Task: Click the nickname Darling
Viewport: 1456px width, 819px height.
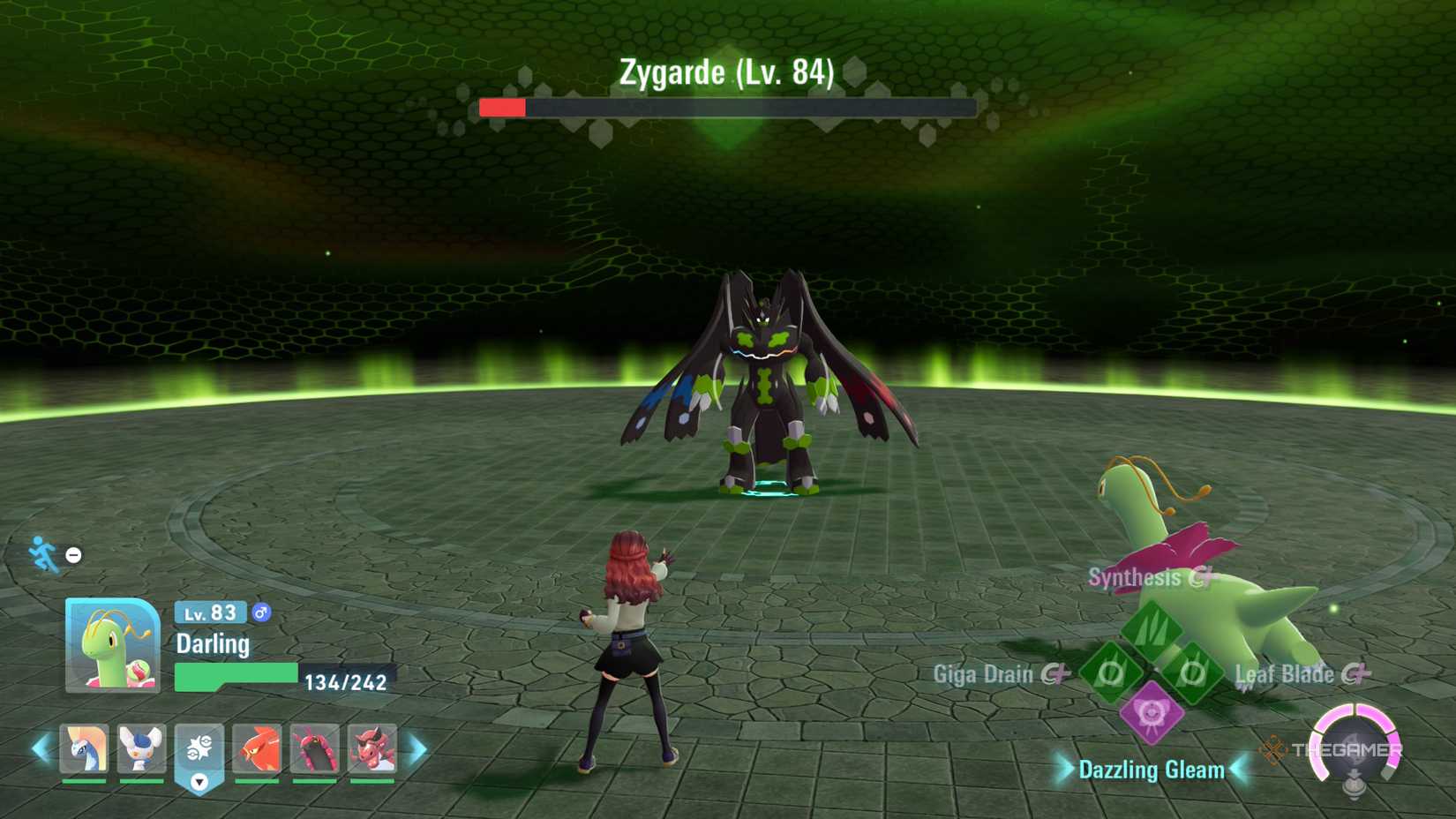Action: pos(214,645)
